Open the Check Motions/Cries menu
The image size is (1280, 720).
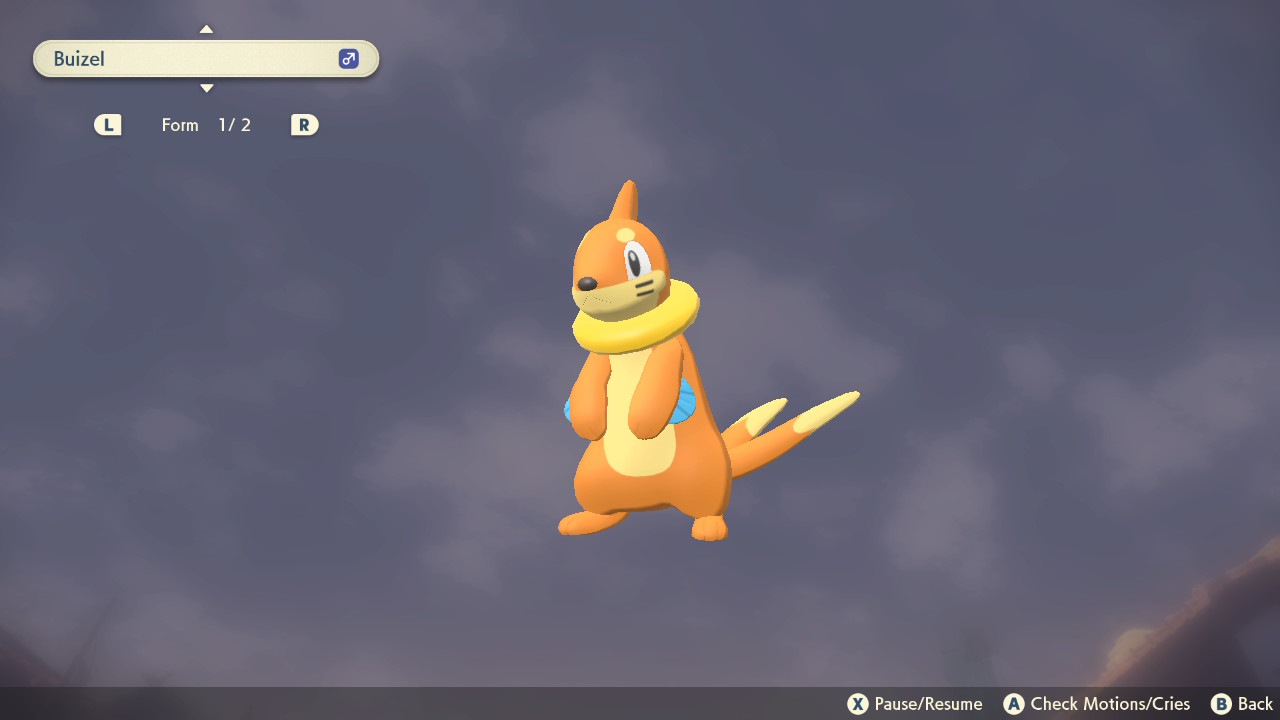(x=1096, y=703)
